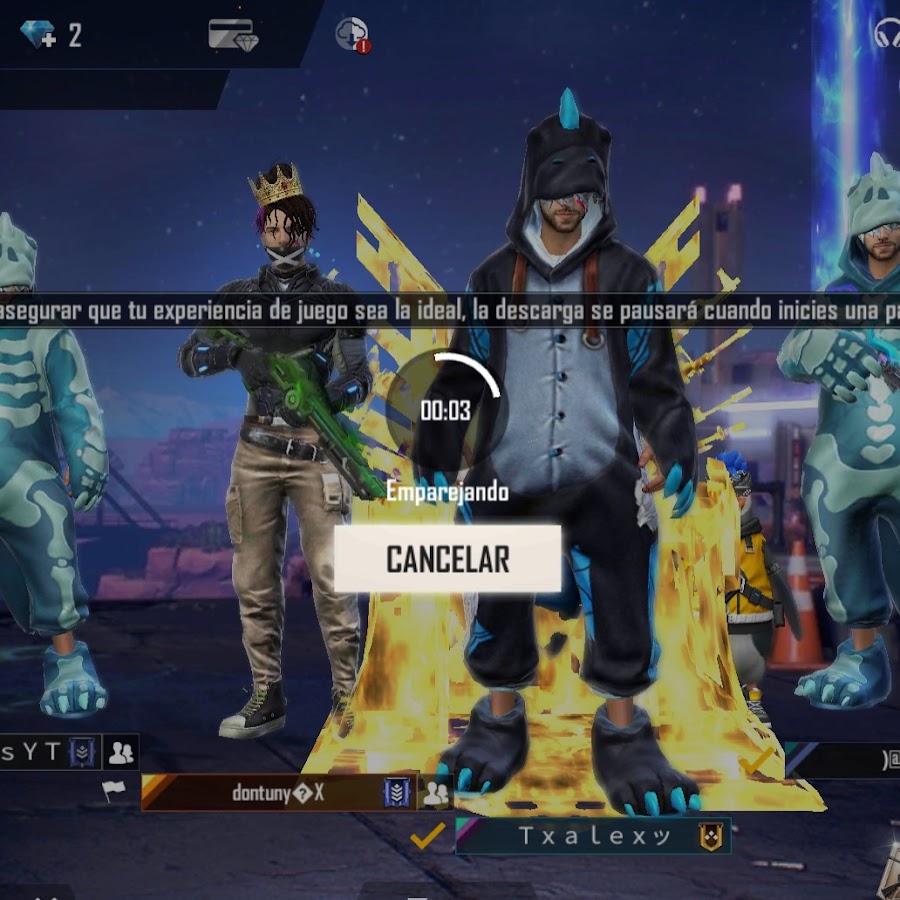Open the card and diamond top-up icon
This screenshot has height=900, width=900.
[x=233, y=35]
